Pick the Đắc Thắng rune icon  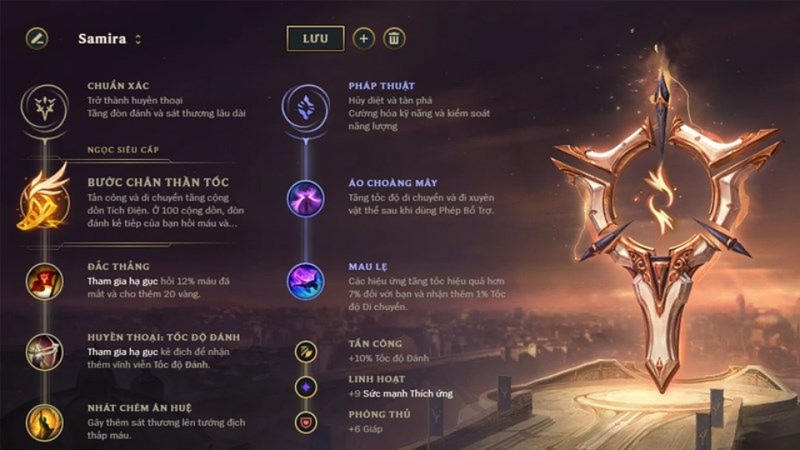point(46,280)
